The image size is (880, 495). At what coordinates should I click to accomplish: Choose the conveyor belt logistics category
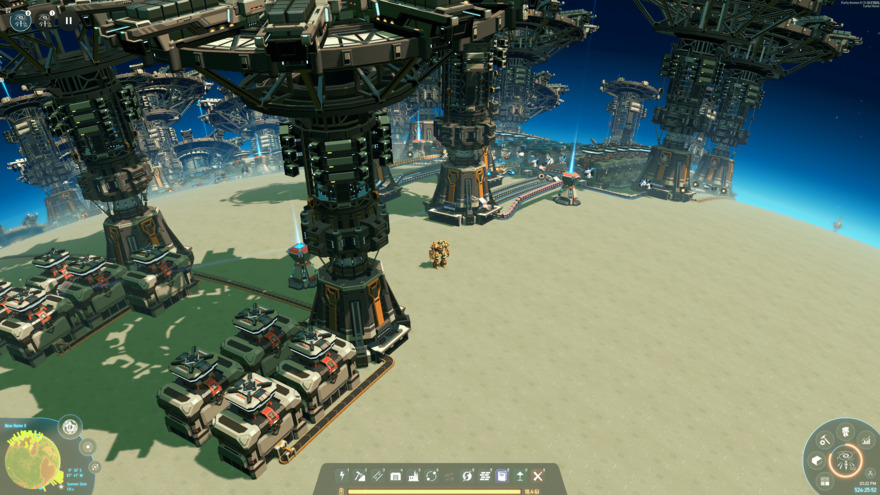(378, 476)
